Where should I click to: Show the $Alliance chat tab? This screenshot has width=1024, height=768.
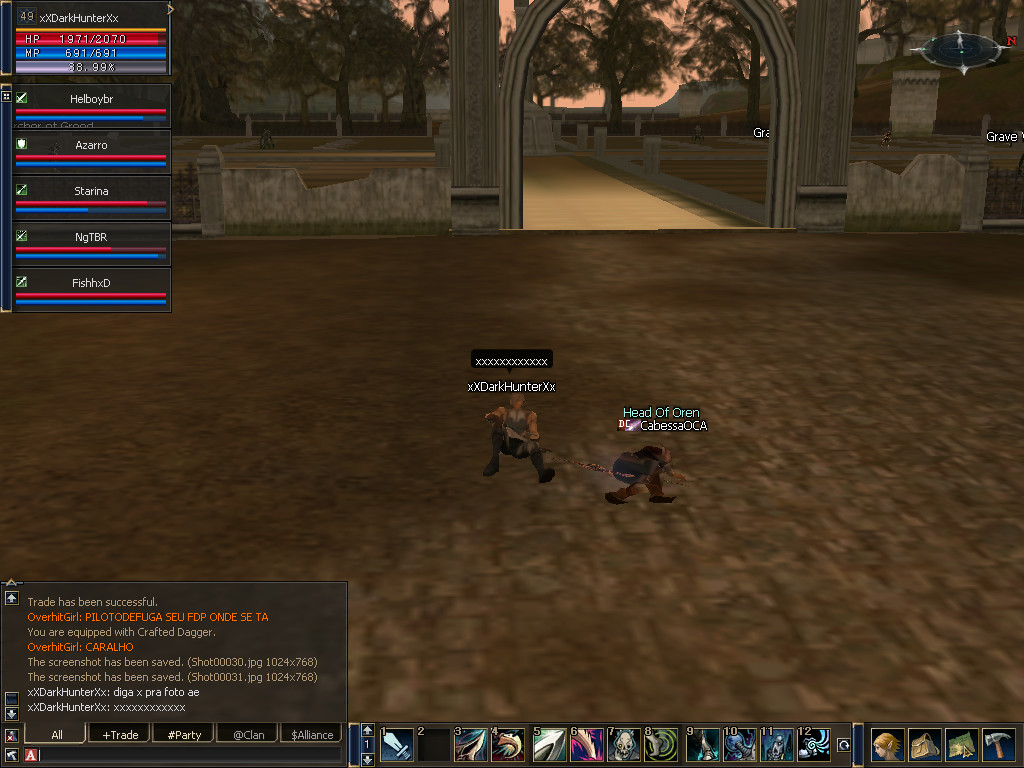point(312,735)
